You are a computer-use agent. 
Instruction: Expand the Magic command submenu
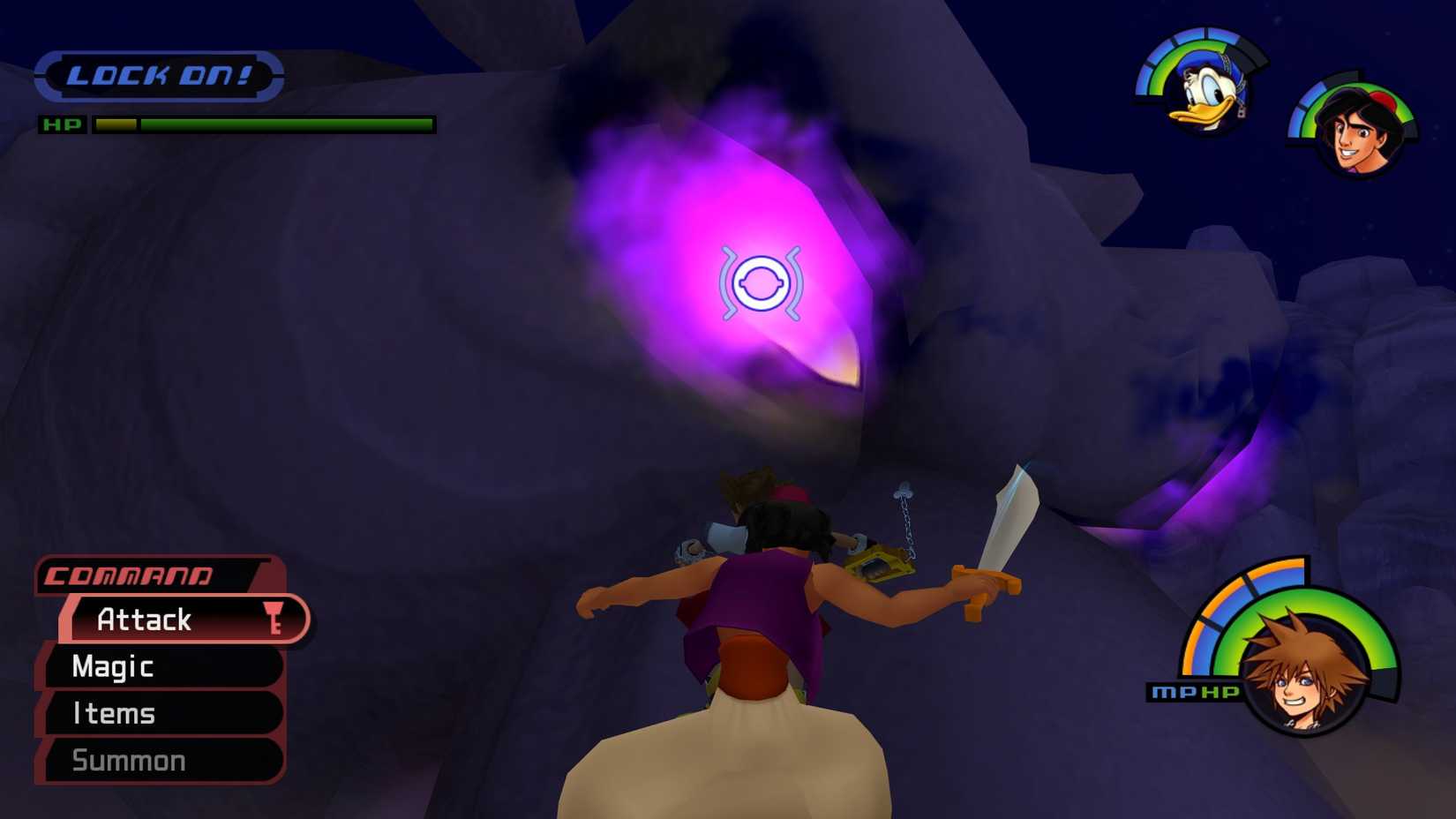point(113,667)
